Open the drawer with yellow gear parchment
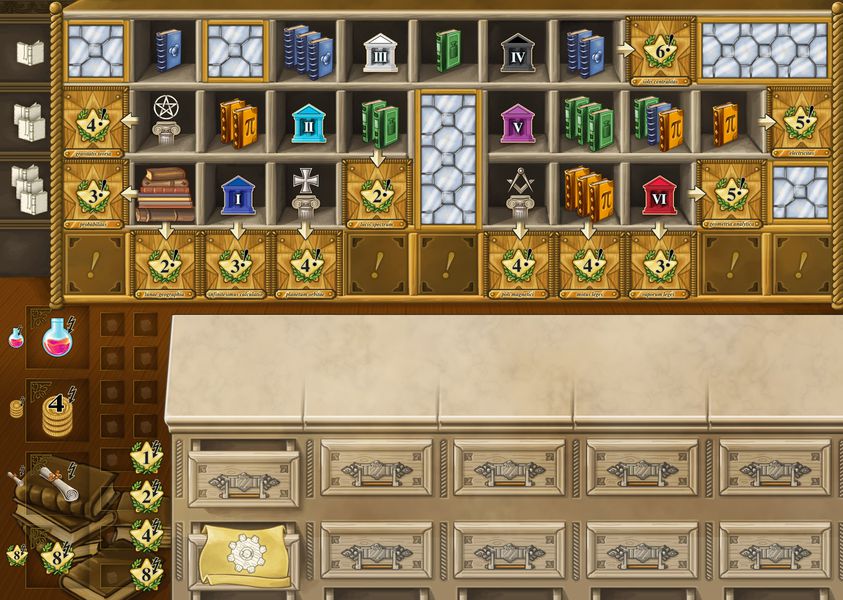This screenshot has height=600, width=843. pos(243,550)
